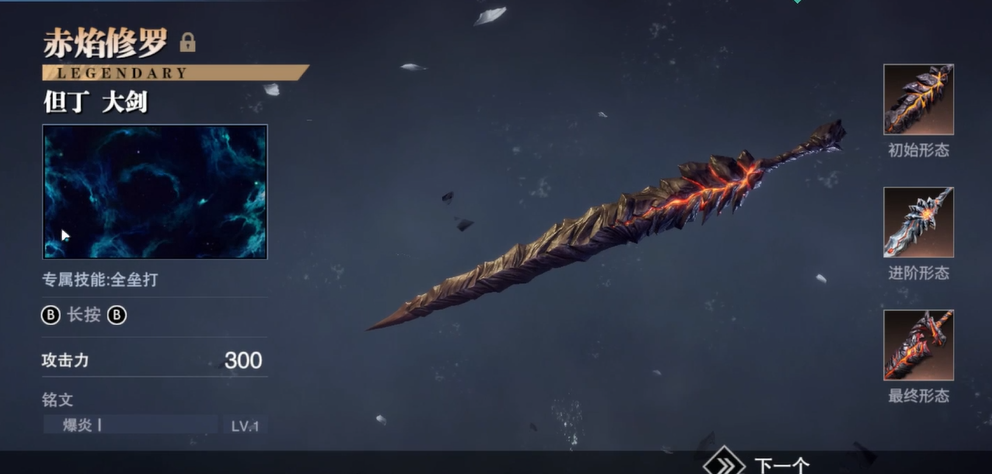
Task: Show the 最终形态 weapon form thumbnail
Action: click(x=918, y=345)
